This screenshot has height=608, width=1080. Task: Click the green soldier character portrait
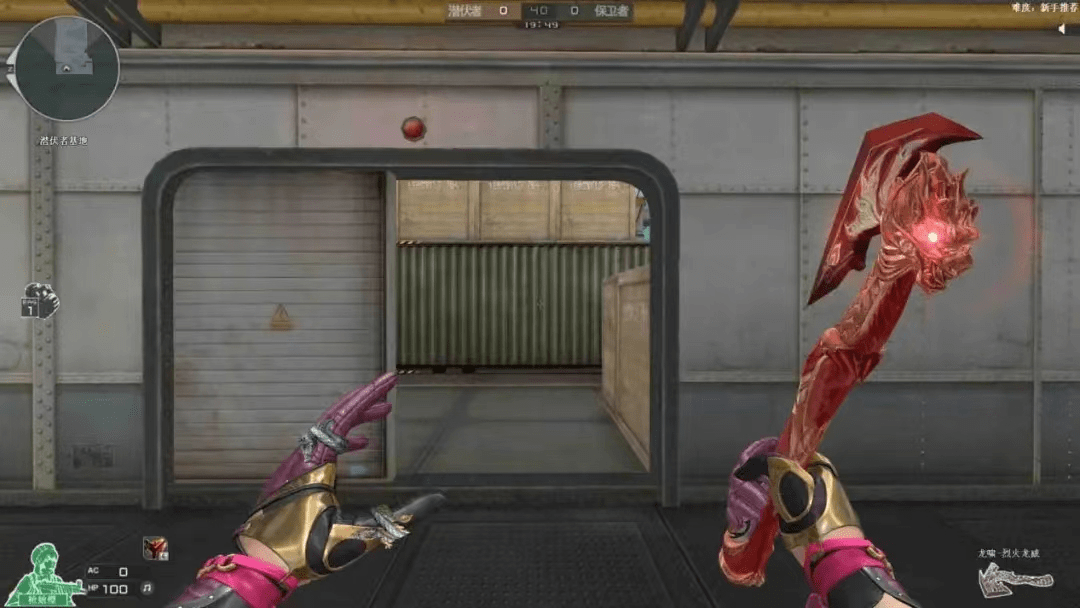coord(44,571)
